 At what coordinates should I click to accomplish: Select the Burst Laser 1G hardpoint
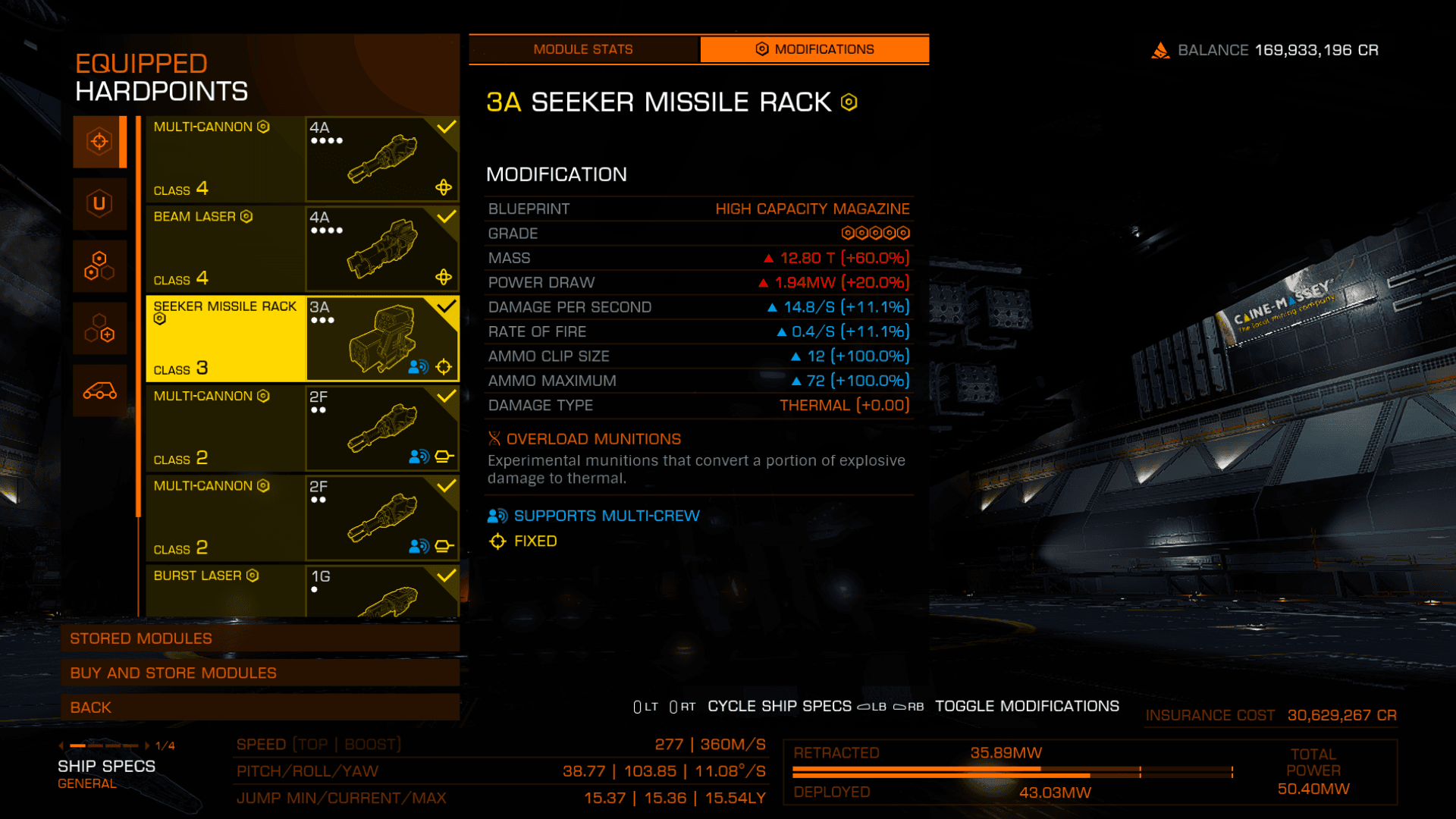pos(302,590)
